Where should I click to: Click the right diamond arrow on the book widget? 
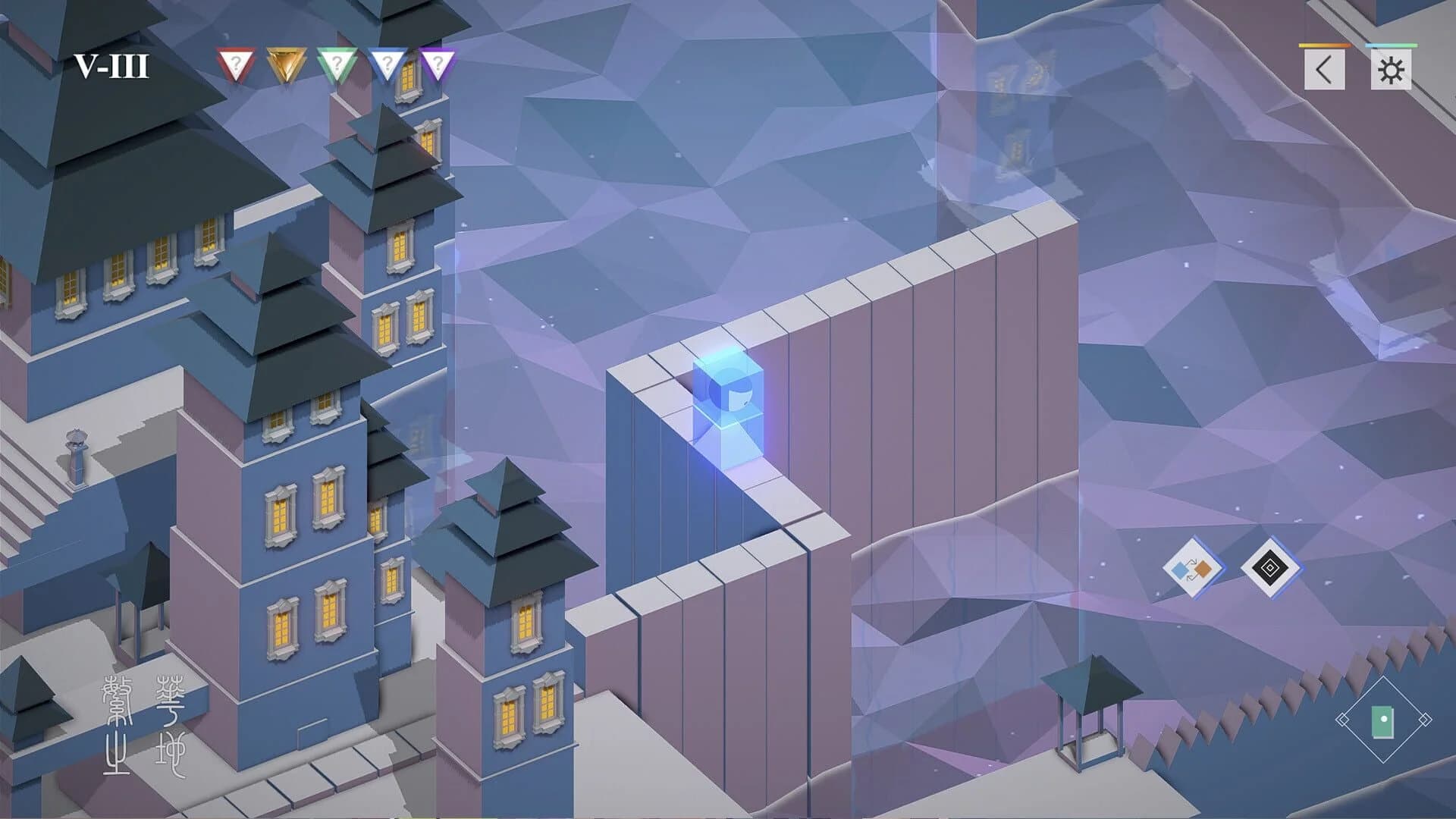1423,719
